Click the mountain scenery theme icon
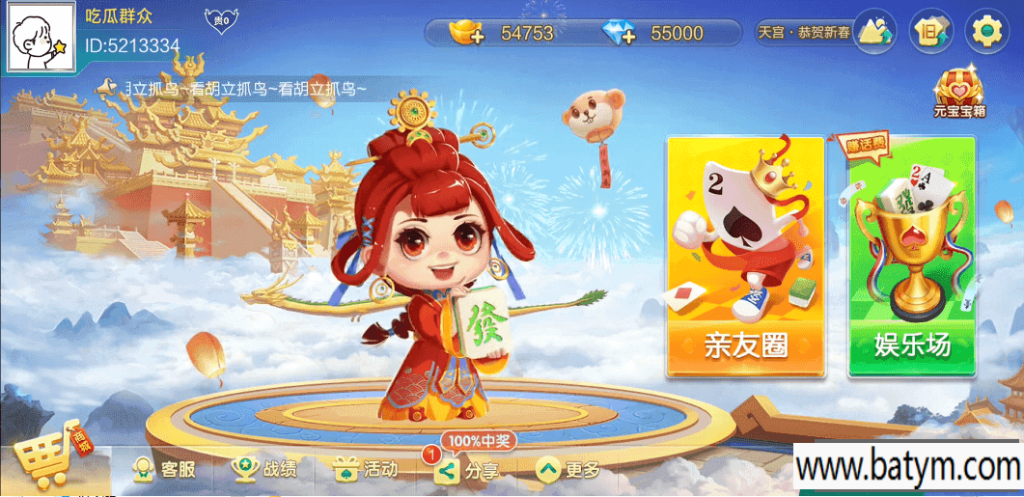Image resolution: width=1024 pixels, height=497 pixels. click(x=875, y=32)
